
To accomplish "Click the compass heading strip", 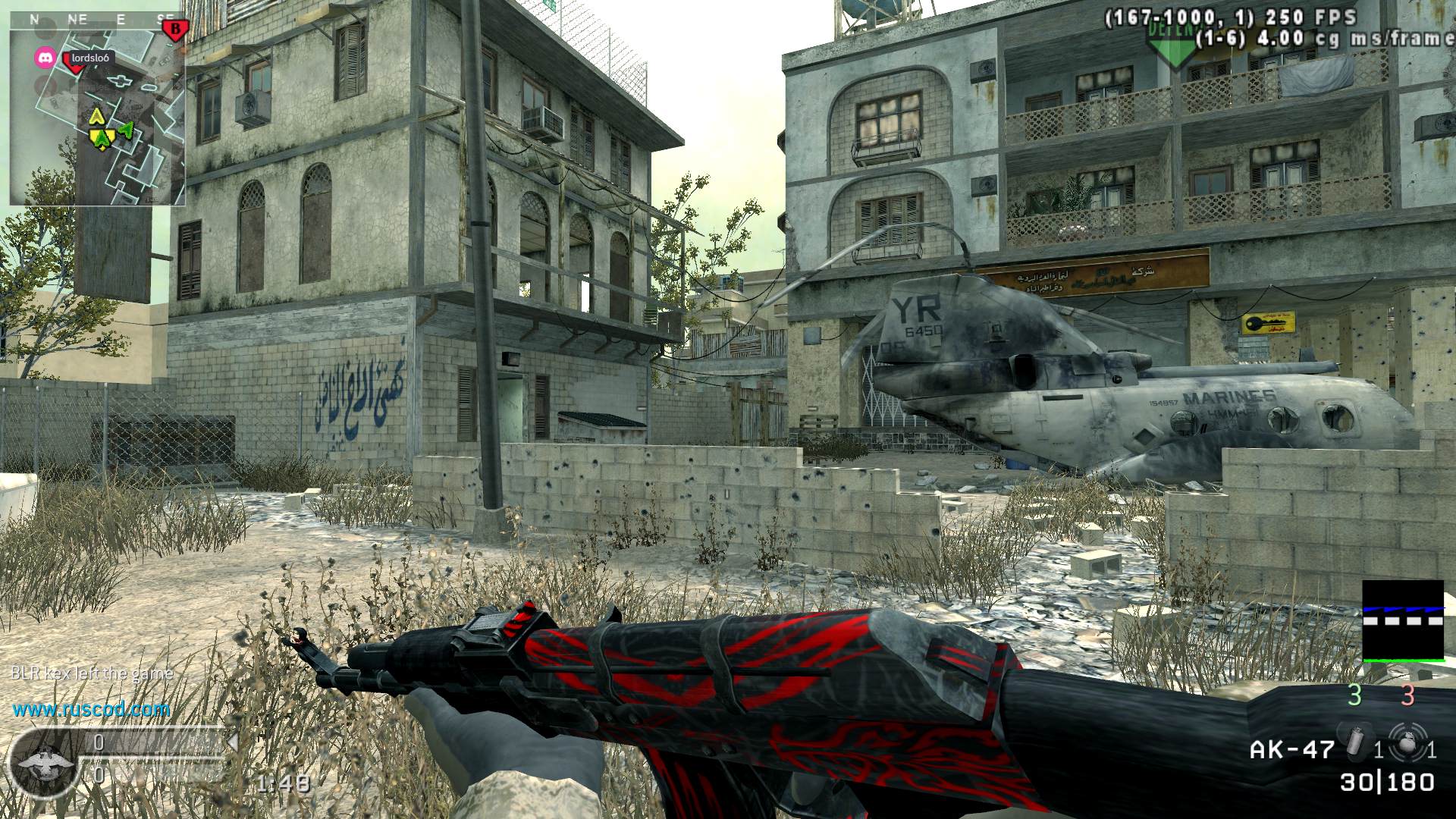I will click(x=97, y=20).
